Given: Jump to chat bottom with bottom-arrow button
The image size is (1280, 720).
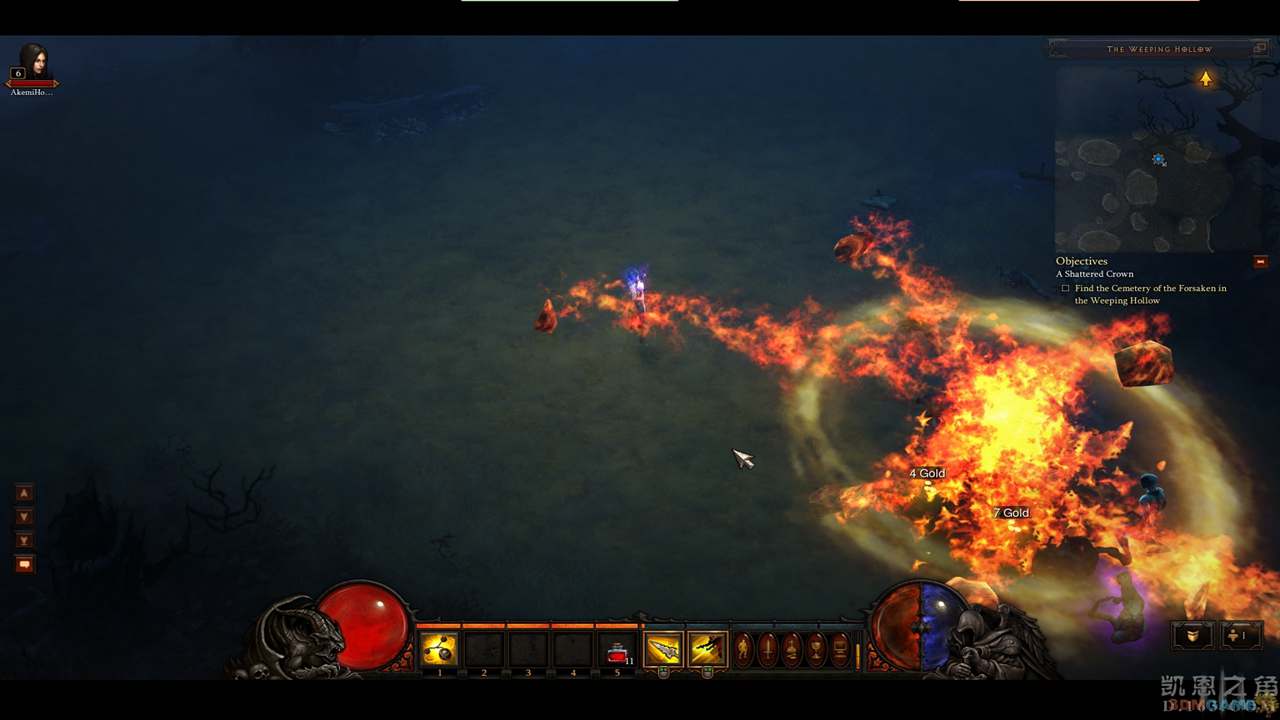Looking at the screenshot, I should point(25,541).
